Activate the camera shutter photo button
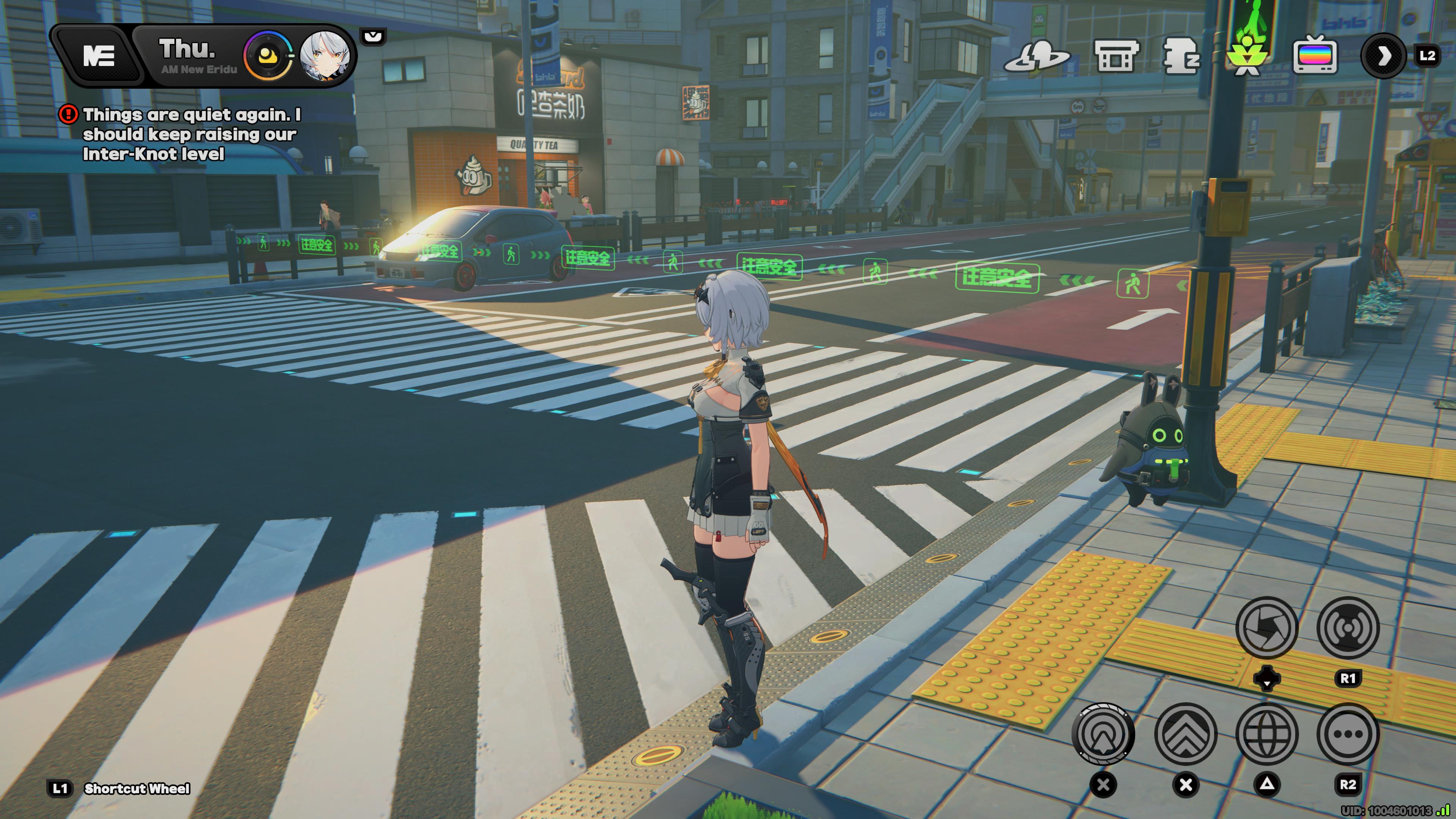 click(x=1266, y=628)
